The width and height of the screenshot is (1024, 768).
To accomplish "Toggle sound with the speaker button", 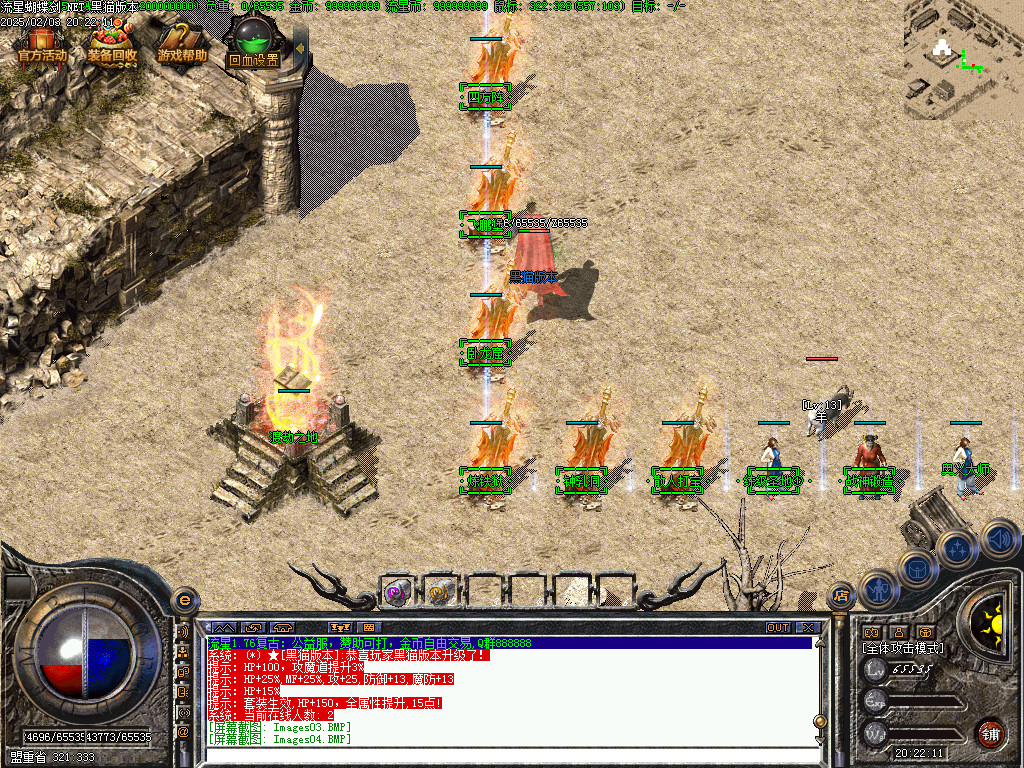I will (998, 538).
